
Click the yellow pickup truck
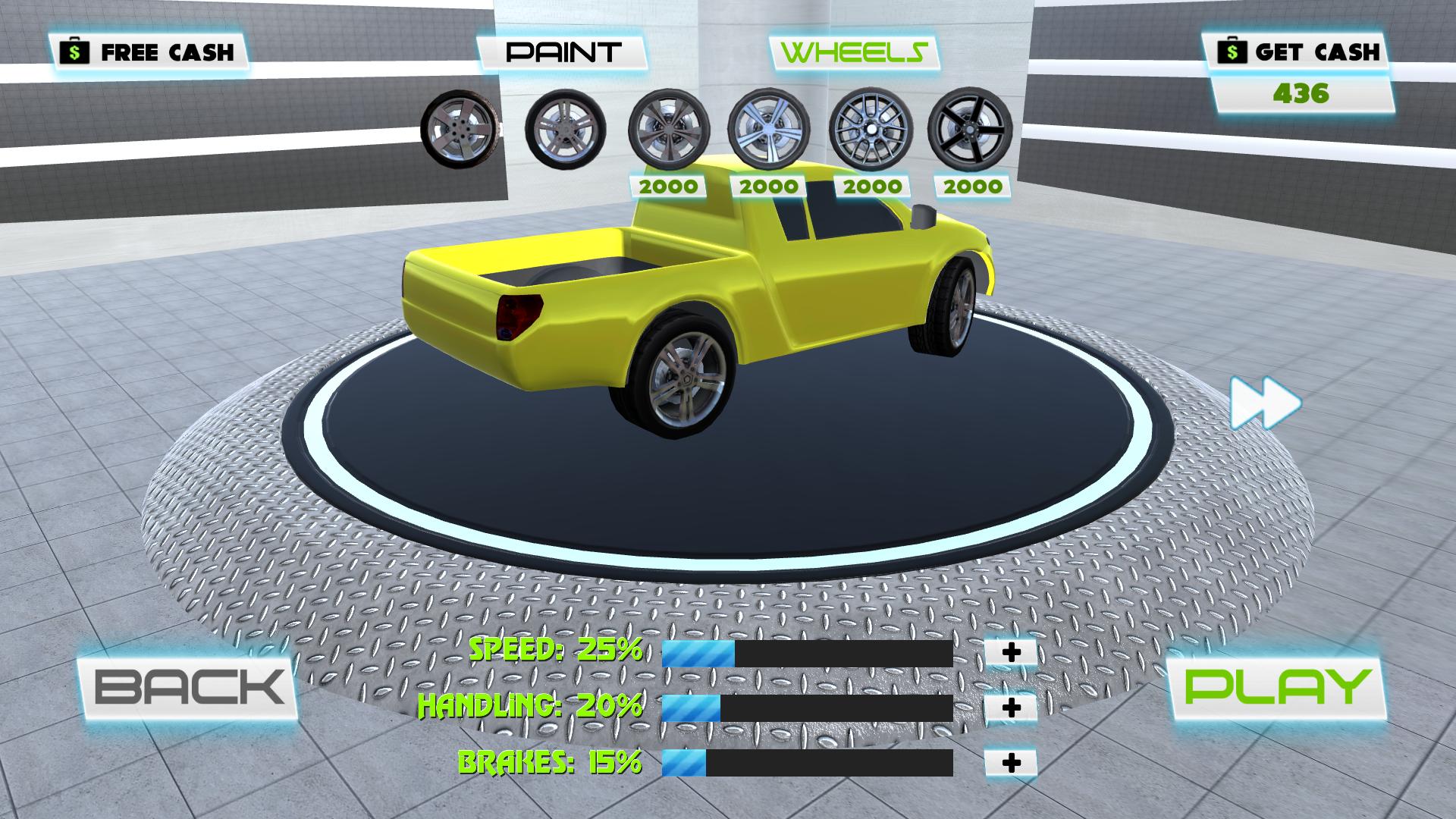[x=720, y=303]
